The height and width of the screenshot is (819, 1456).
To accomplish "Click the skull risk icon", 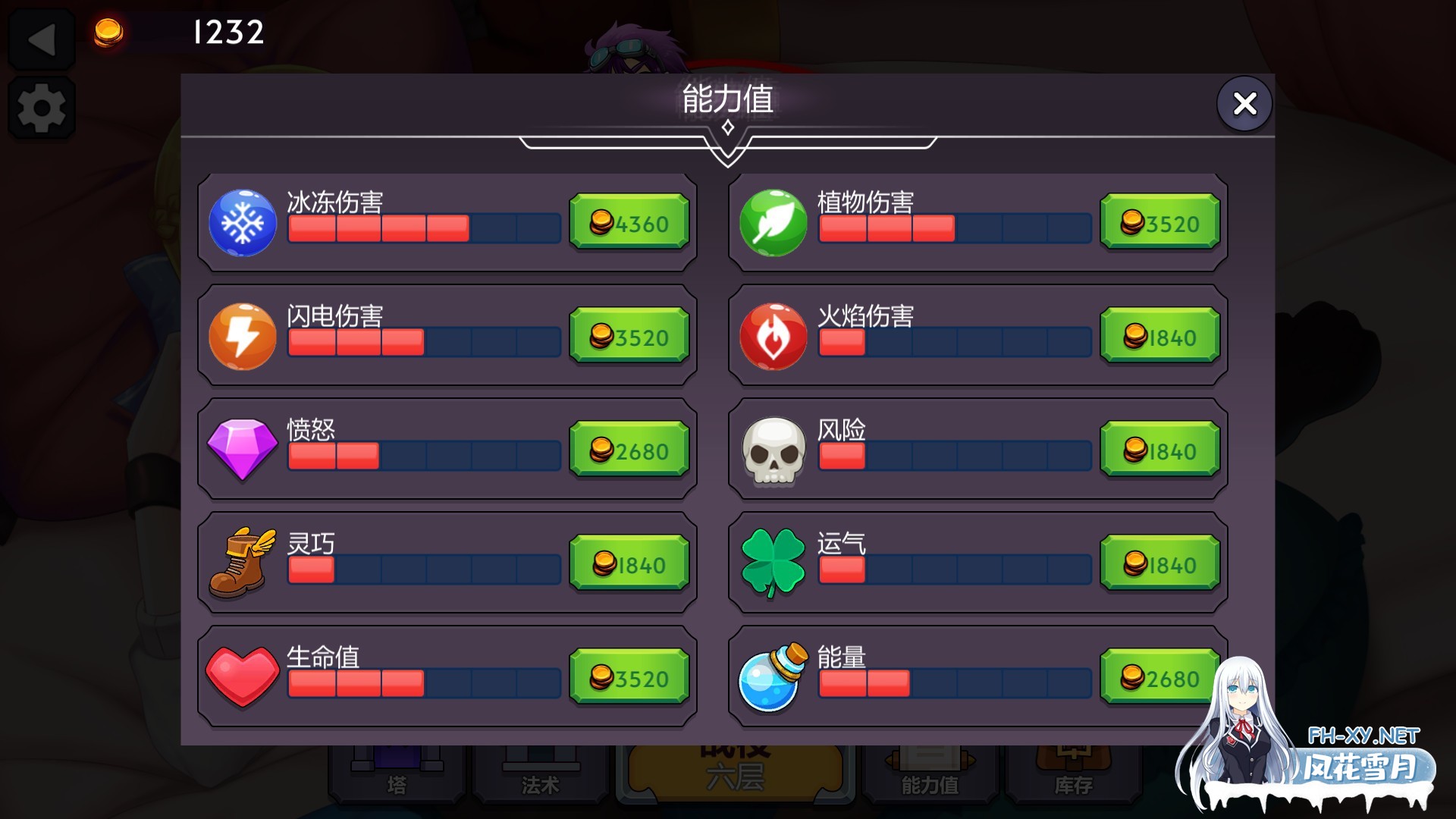I will [773, 450].
